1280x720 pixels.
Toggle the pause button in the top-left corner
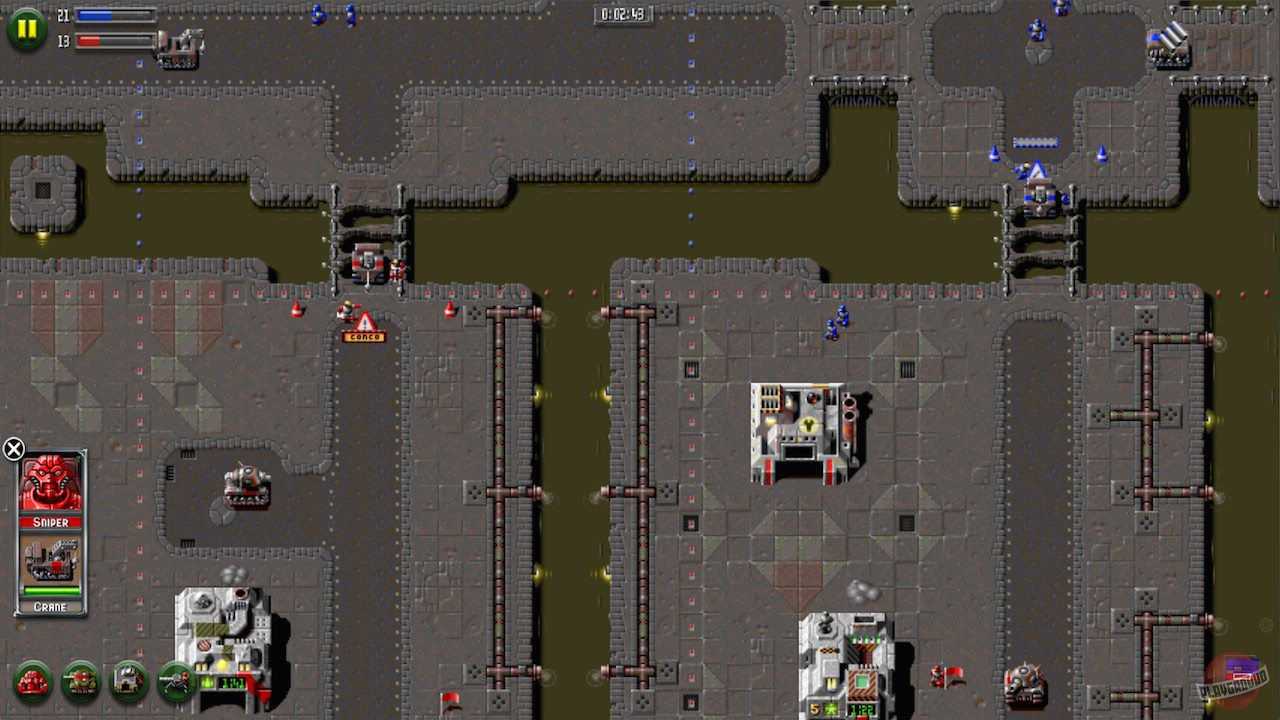pos(27,29)
